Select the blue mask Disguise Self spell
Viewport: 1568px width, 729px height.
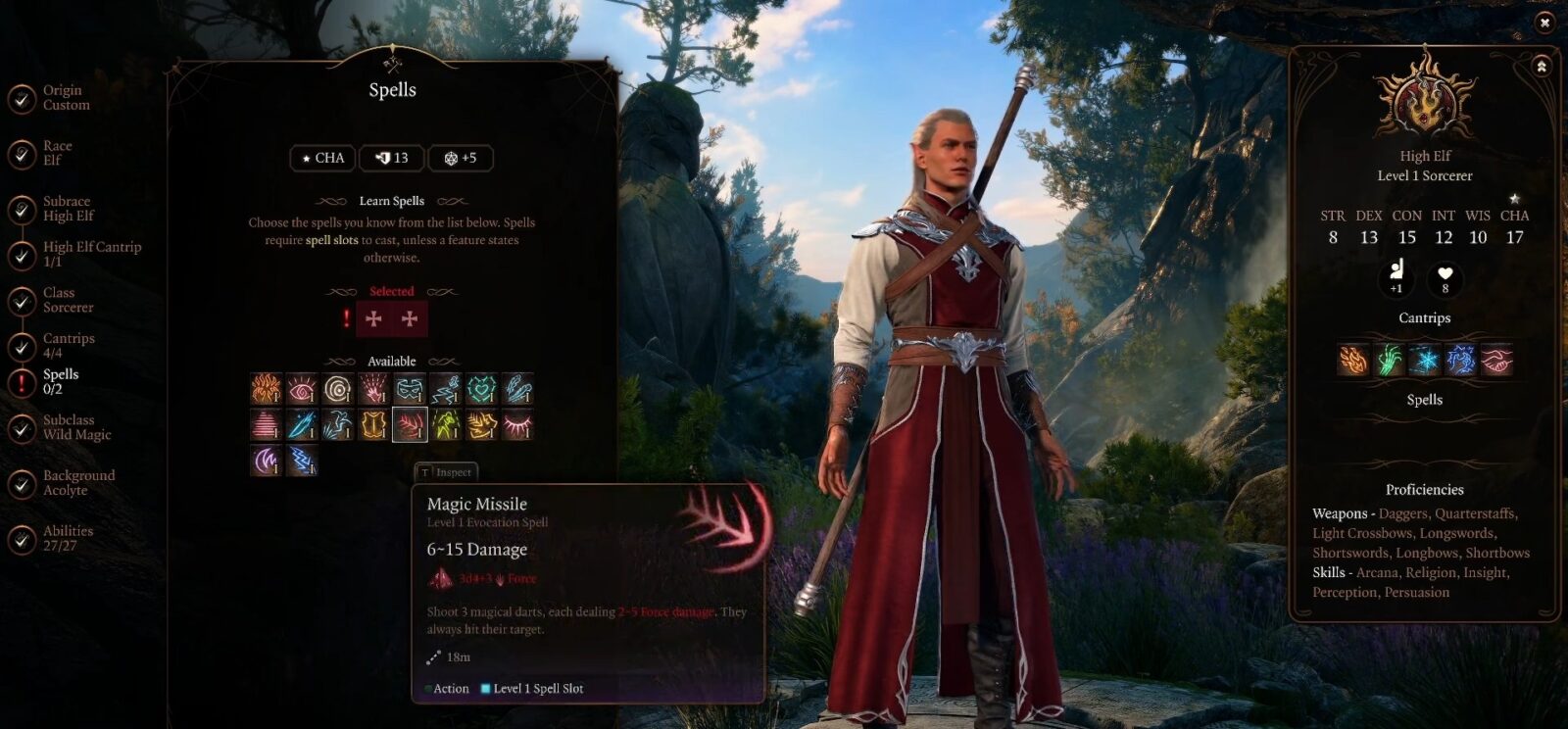pyautogui.click(x=410, y=389)
